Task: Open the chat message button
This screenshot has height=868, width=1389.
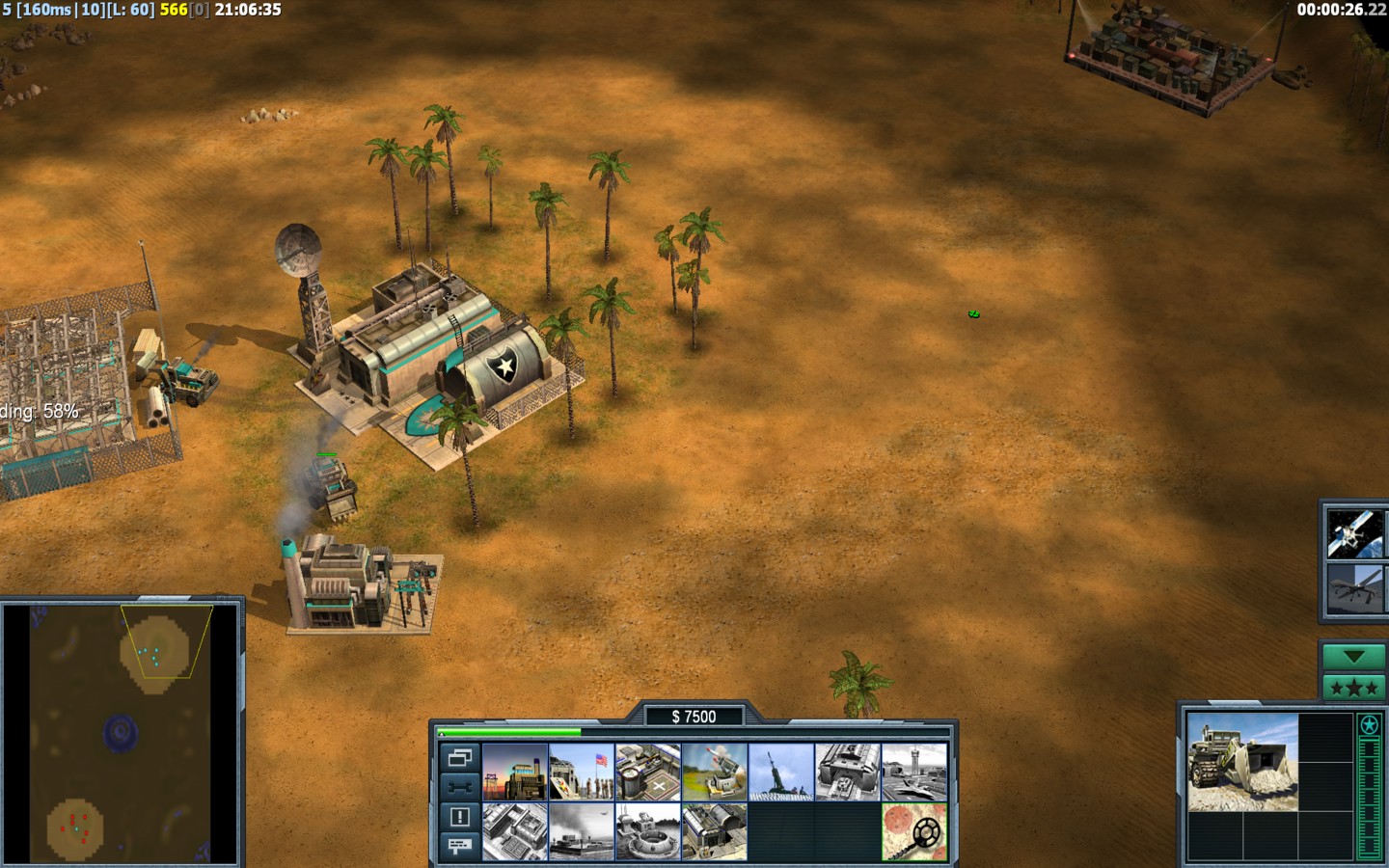Action: (x=459, y=846)
